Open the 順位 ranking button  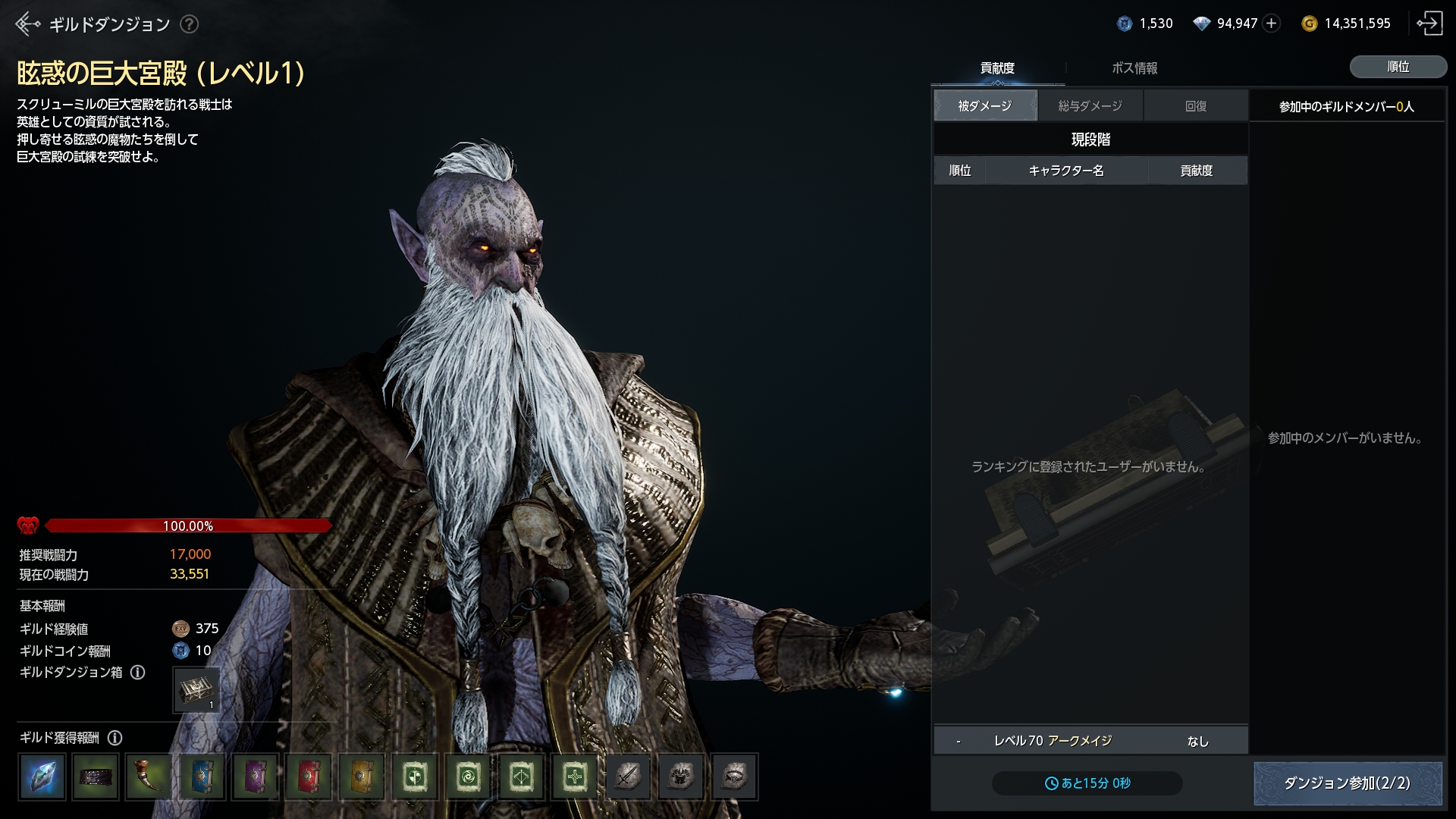coord(1398,67)
